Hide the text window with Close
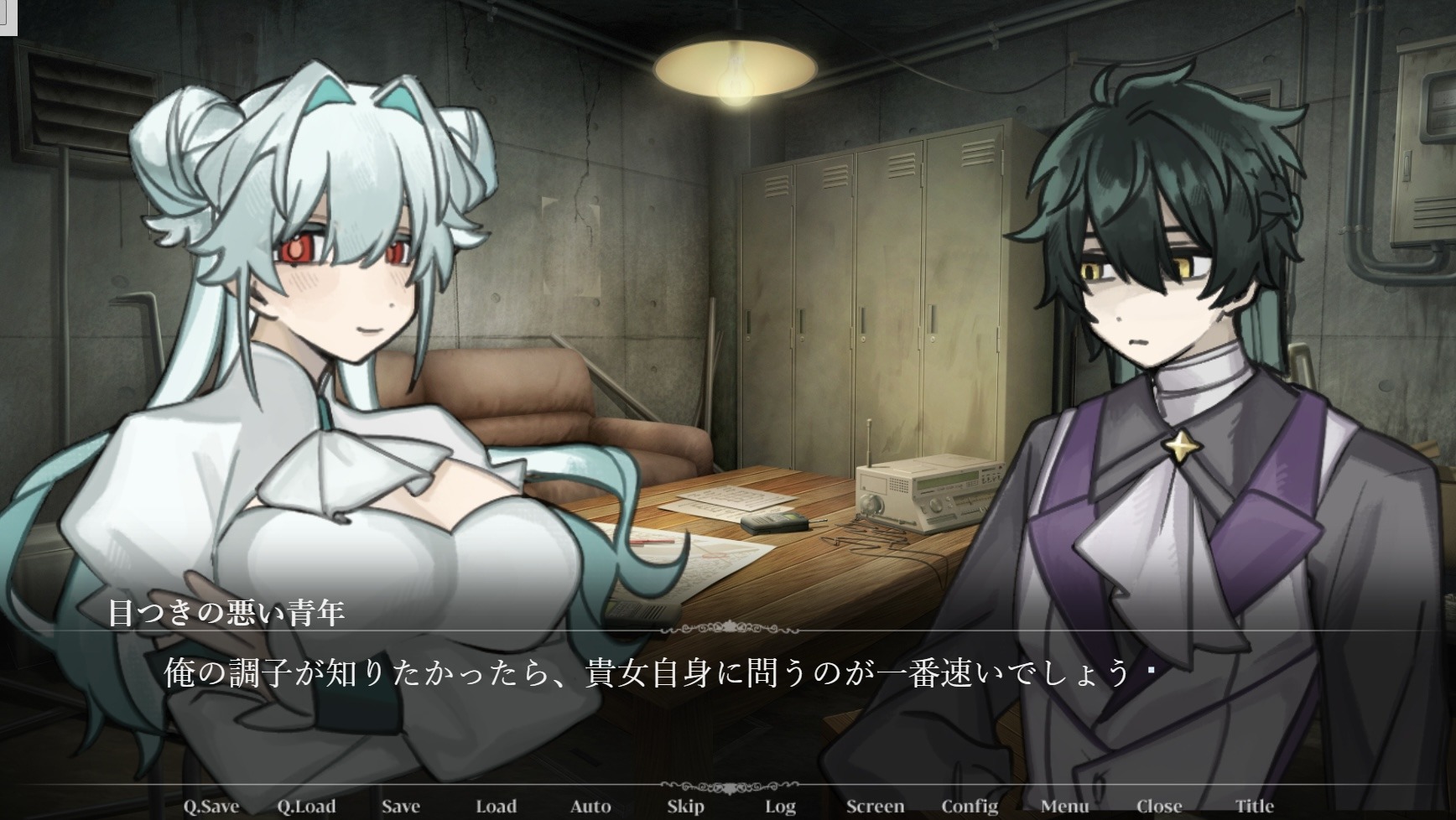 (x=1159, y=807)
